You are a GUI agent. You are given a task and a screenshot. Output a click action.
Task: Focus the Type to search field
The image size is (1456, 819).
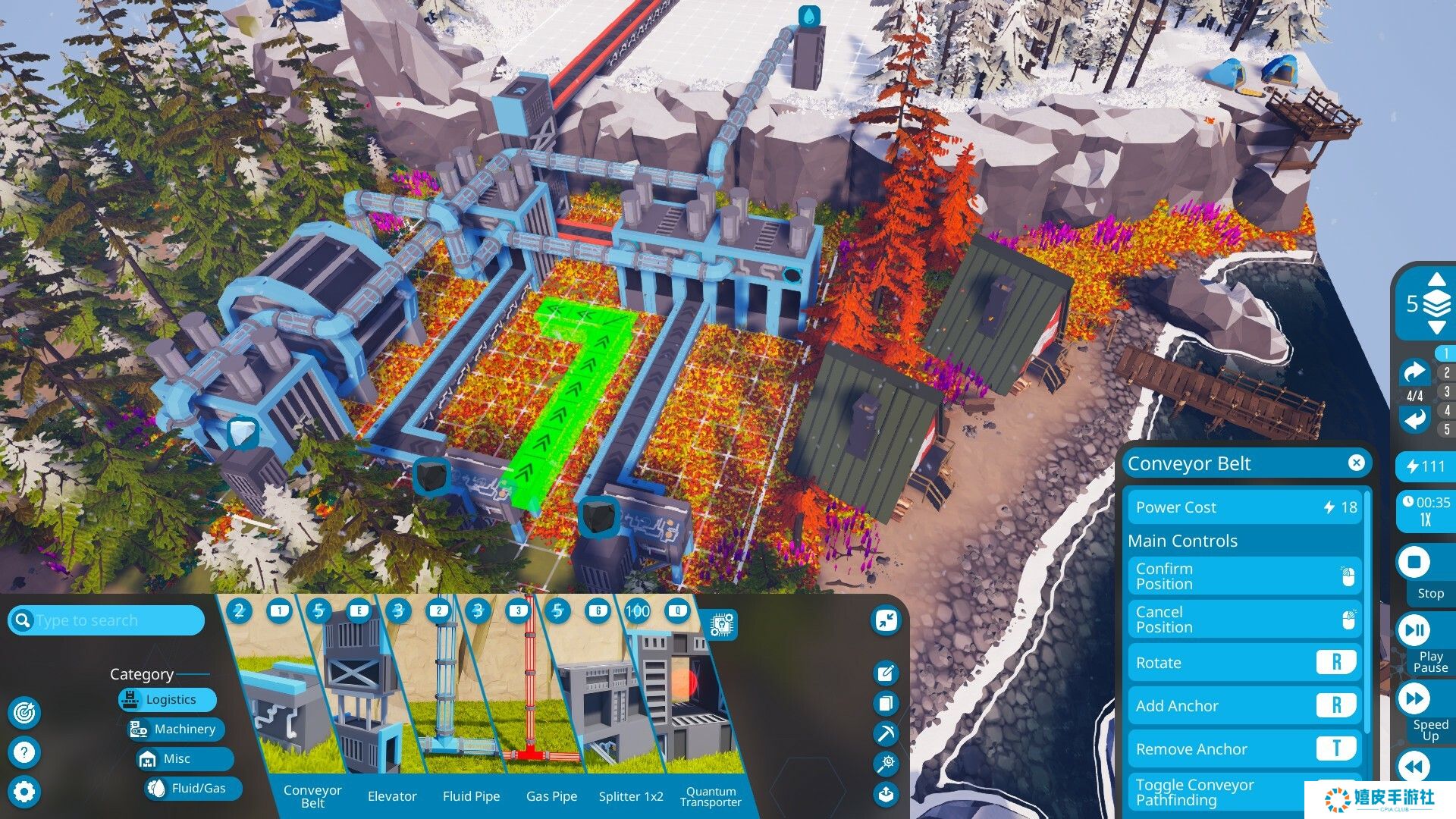point(114,620)
